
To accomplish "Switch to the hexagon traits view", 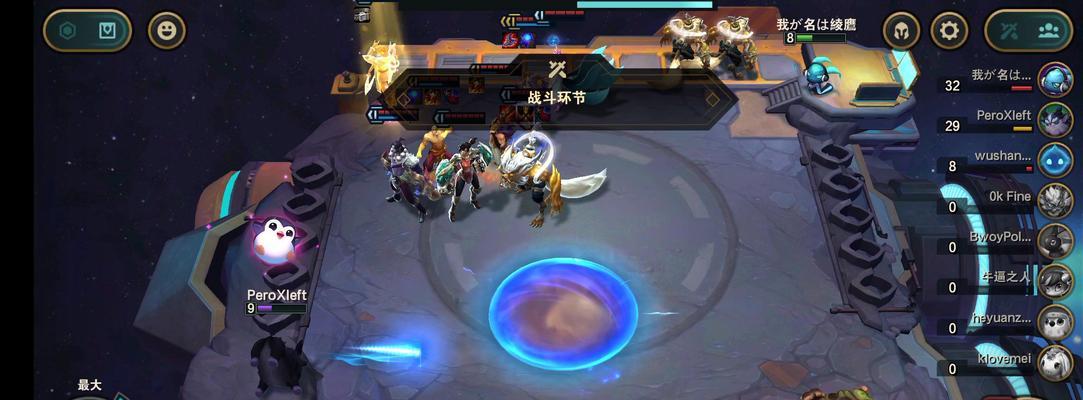I will tap(68, 30).
